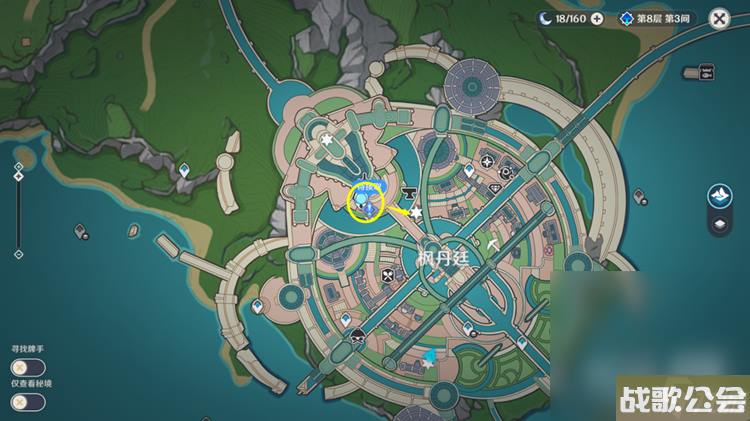Open the region selection mountain icon

(x=719, y=195)
